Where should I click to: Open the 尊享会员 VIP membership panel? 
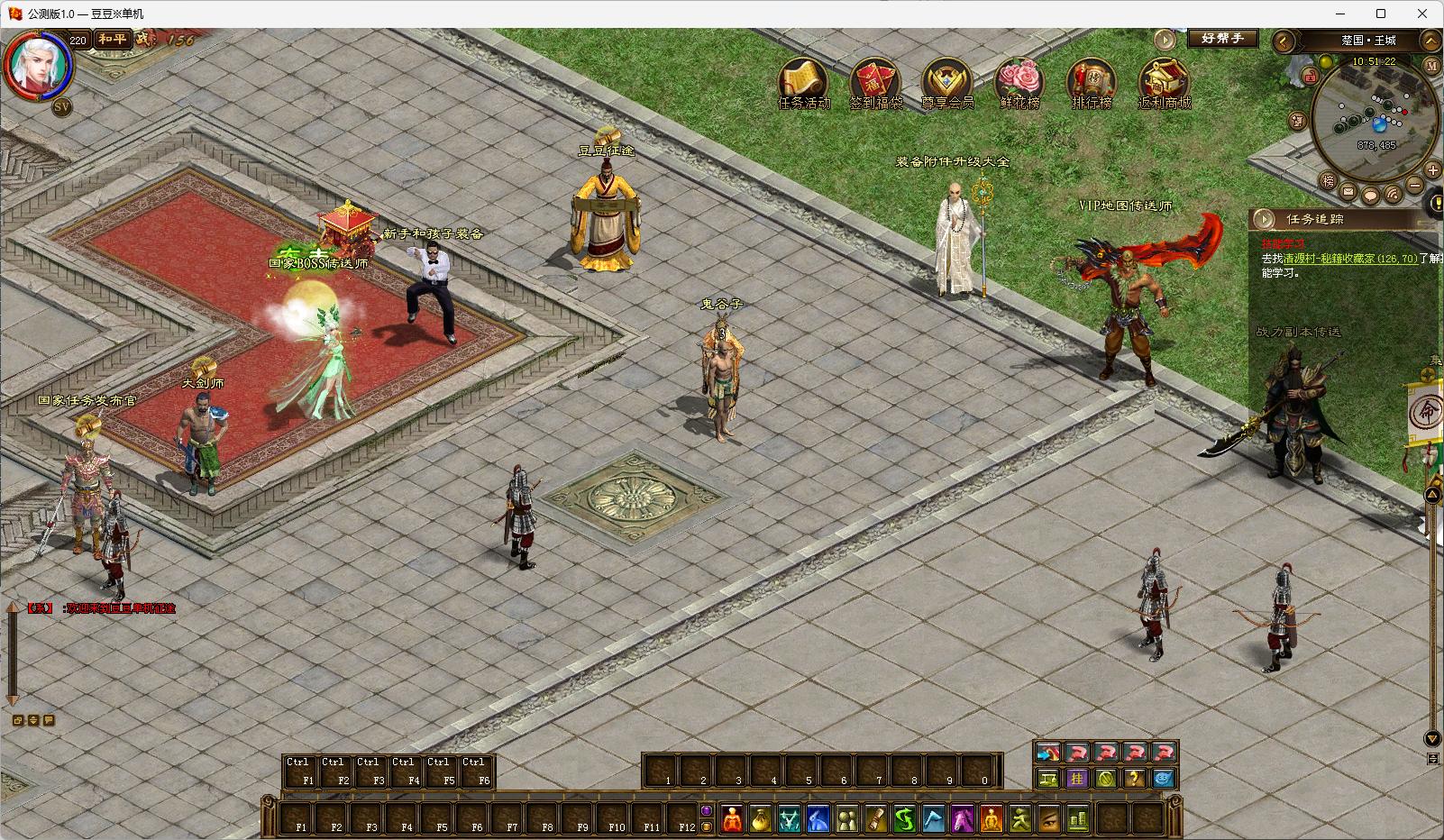(x=947, y=81)
